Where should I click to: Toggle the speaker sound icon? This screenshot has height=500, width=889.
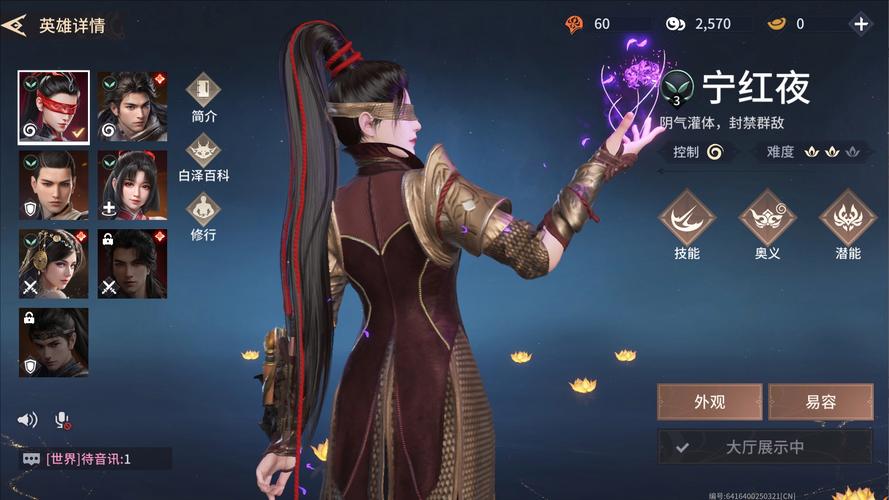28,420
